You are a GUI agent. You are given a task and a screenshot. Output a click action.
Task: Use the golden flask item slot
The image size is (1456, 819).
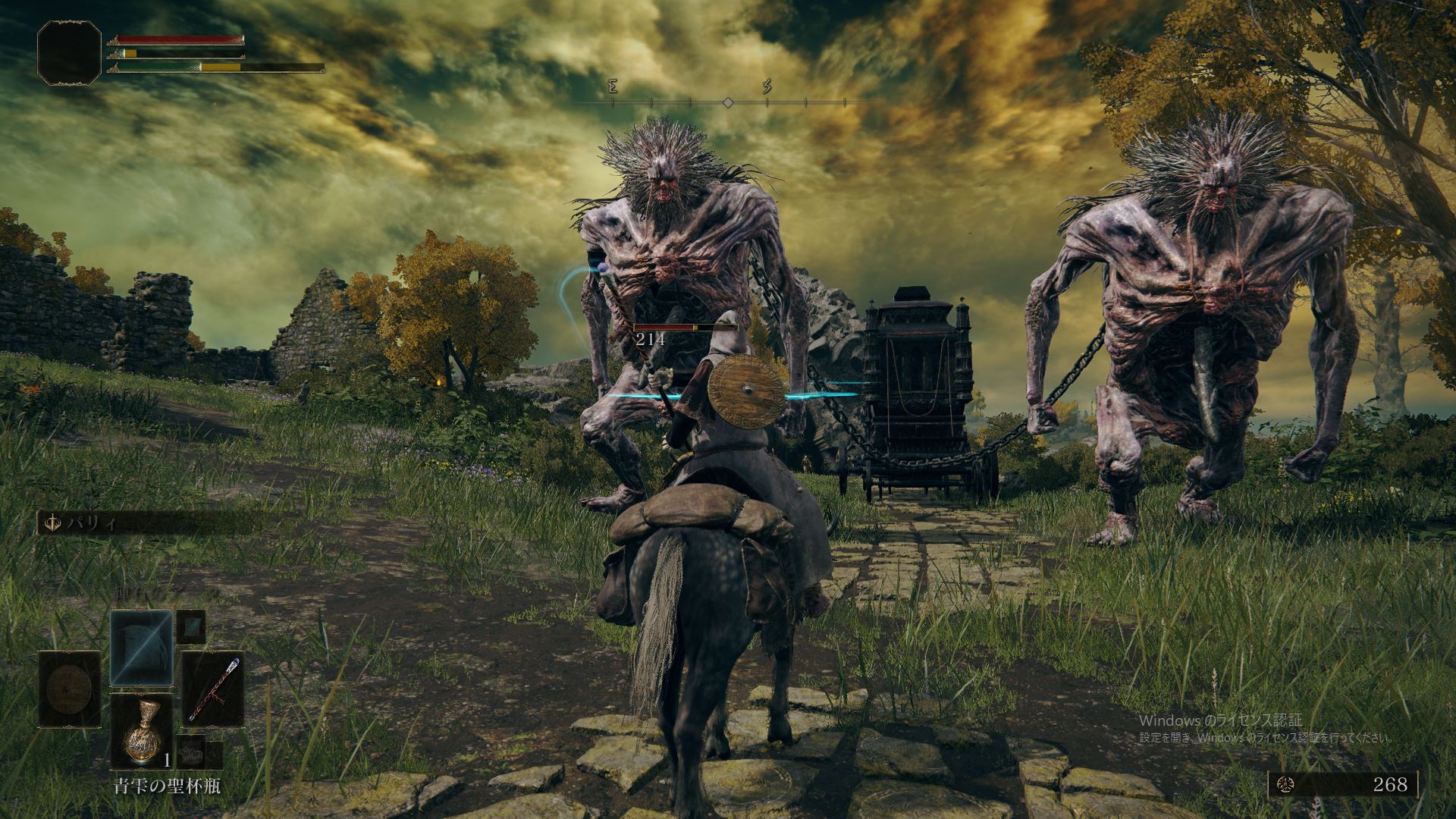(141, 730)
